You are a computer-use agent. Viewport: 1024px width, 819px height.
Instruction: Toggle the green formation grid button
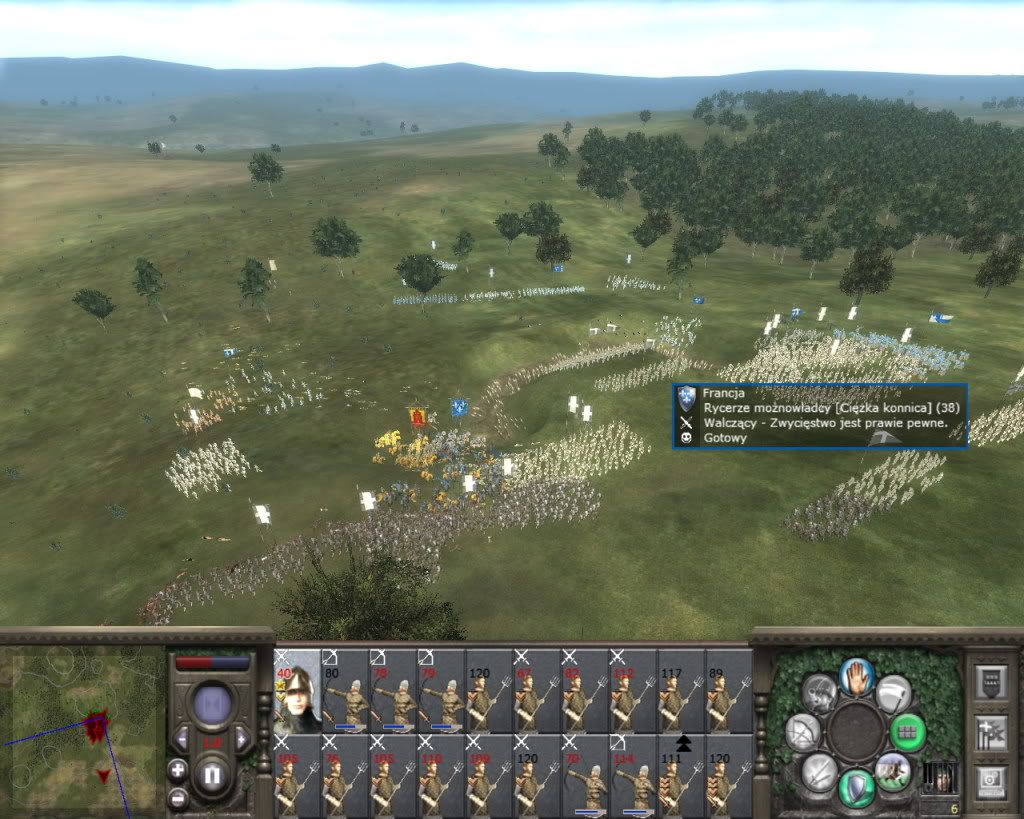908,732
